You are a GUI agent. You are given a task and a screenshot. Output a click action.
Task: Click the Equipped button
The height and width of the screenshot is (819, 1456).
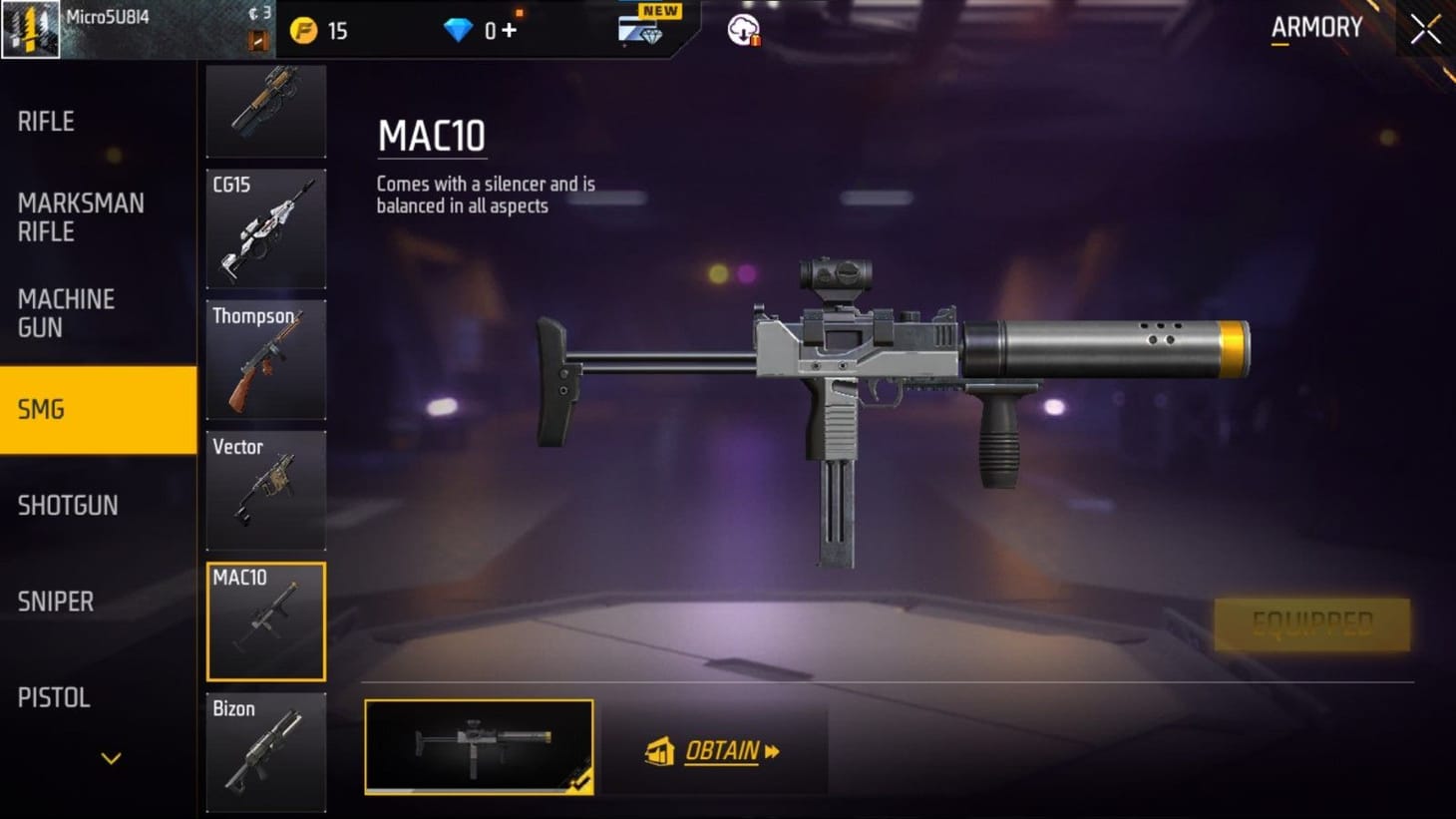1311,623
